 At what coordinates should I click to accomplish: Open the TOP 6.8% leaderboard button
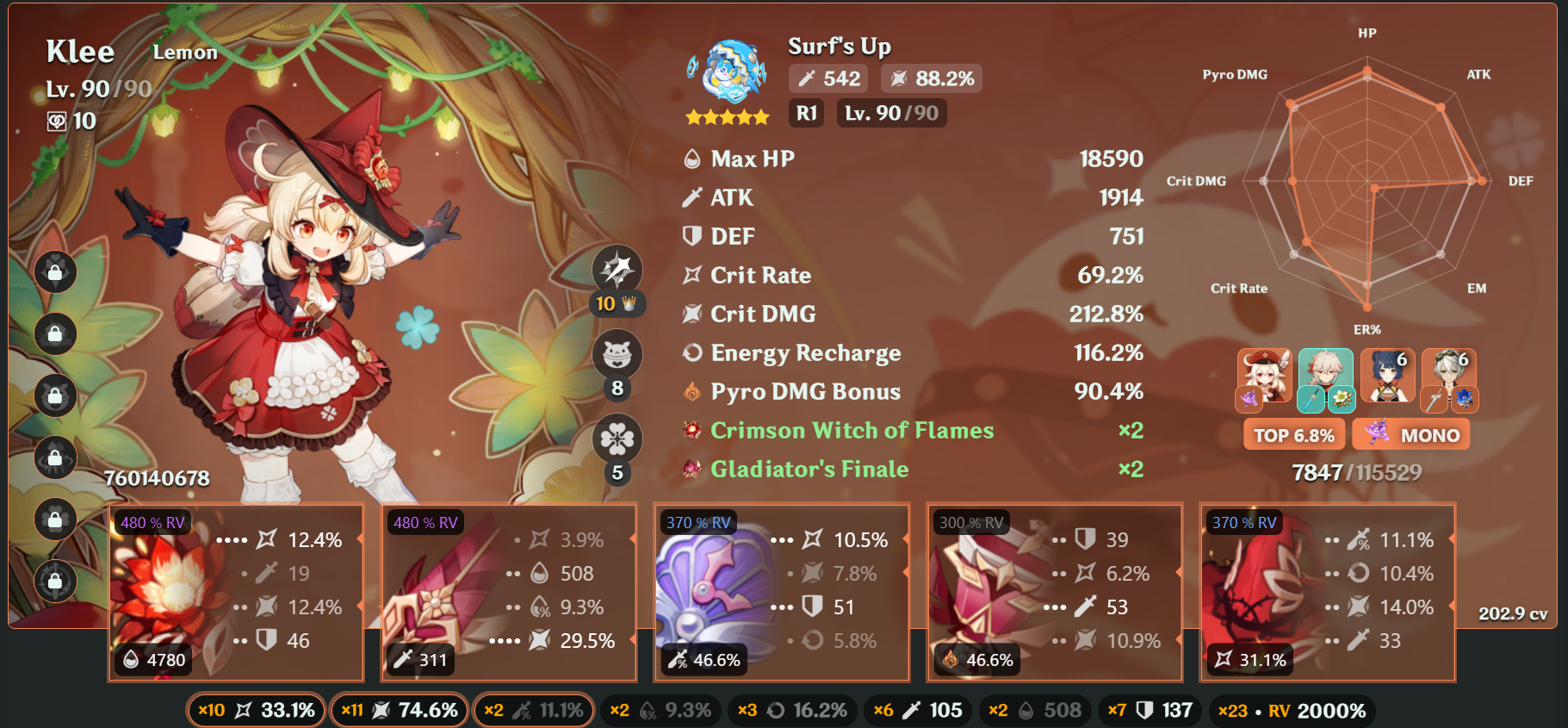pos(1293,434)
